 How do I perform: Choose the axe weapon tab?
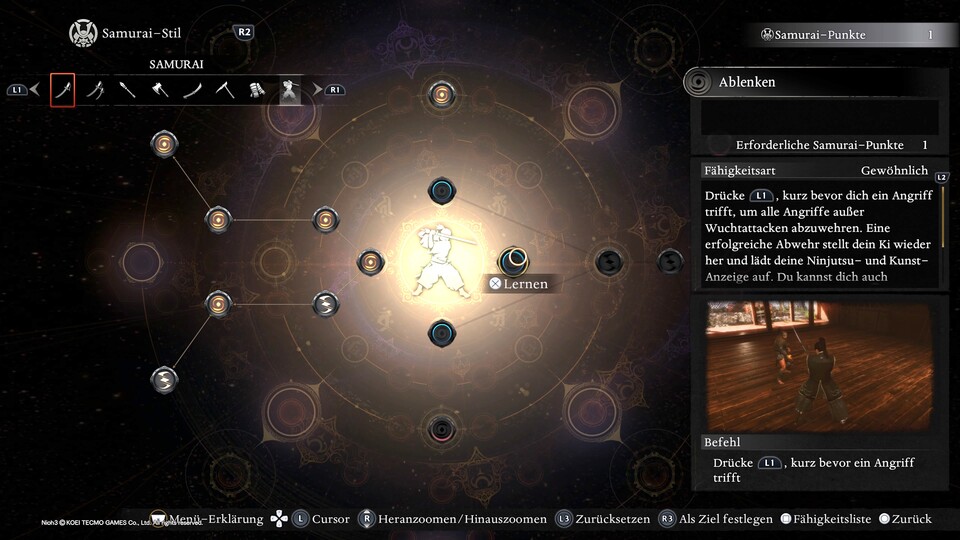point(160,90)
